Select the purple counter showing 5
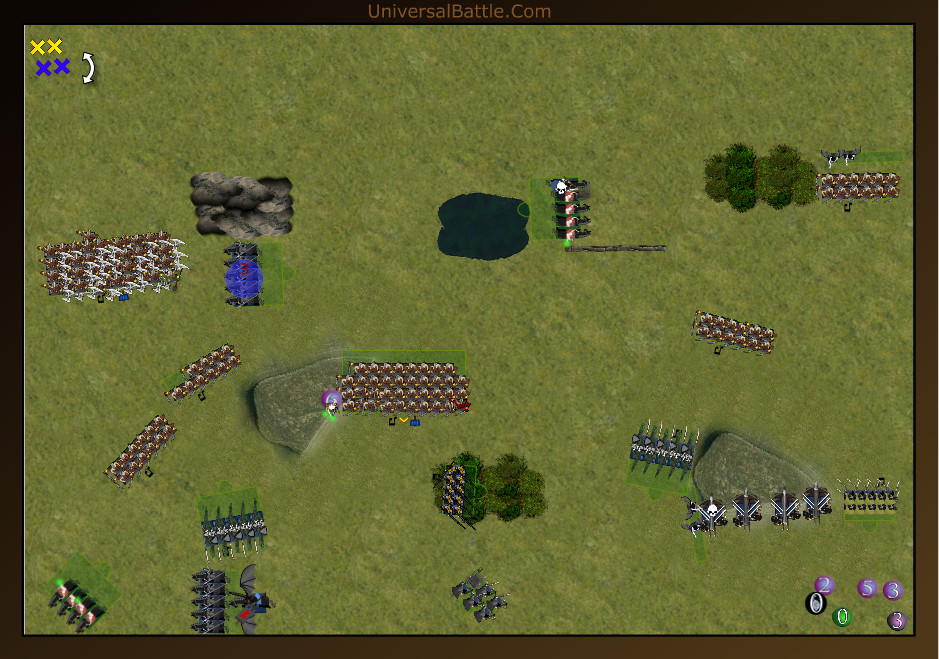939x659 pixels. pos(867,588)
